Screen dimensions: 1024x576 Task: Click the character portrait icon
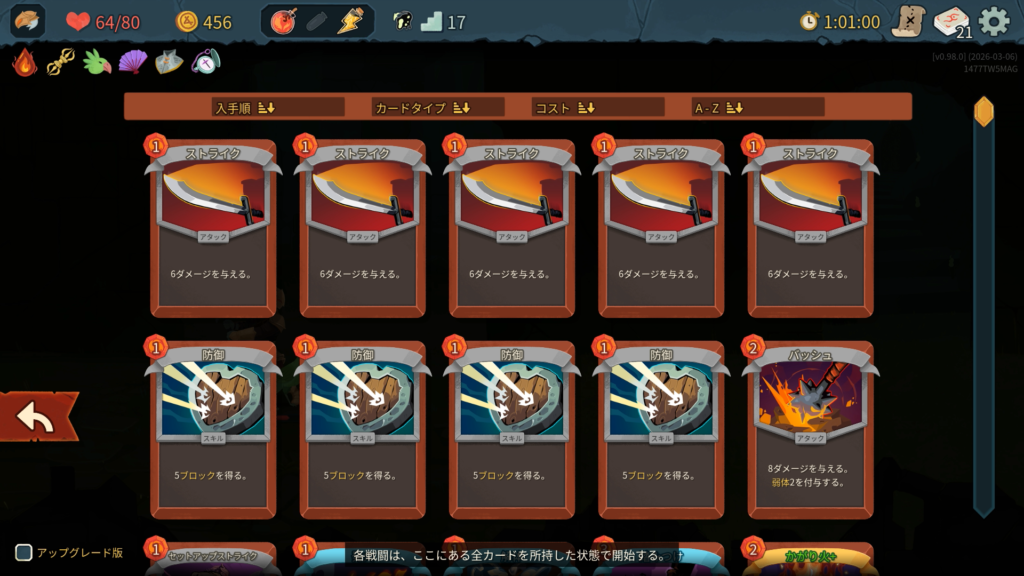(28, 21)
